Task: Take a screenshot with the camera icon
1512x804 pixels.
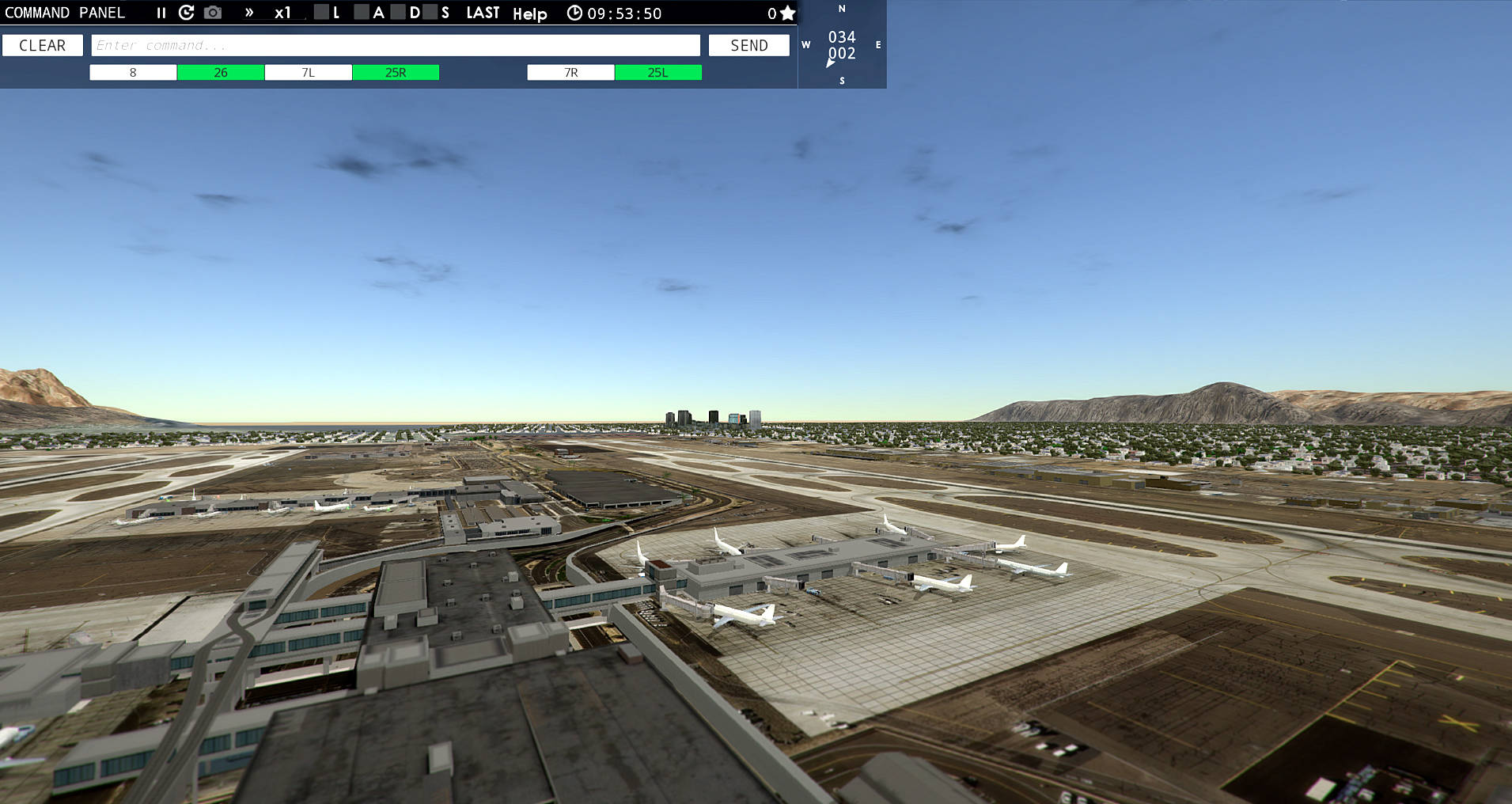Action: 212,13
